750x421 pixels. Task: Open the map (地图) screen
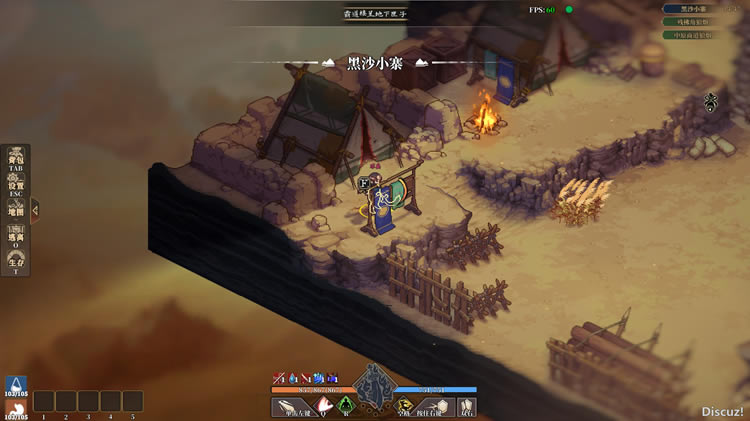point(16,210)
